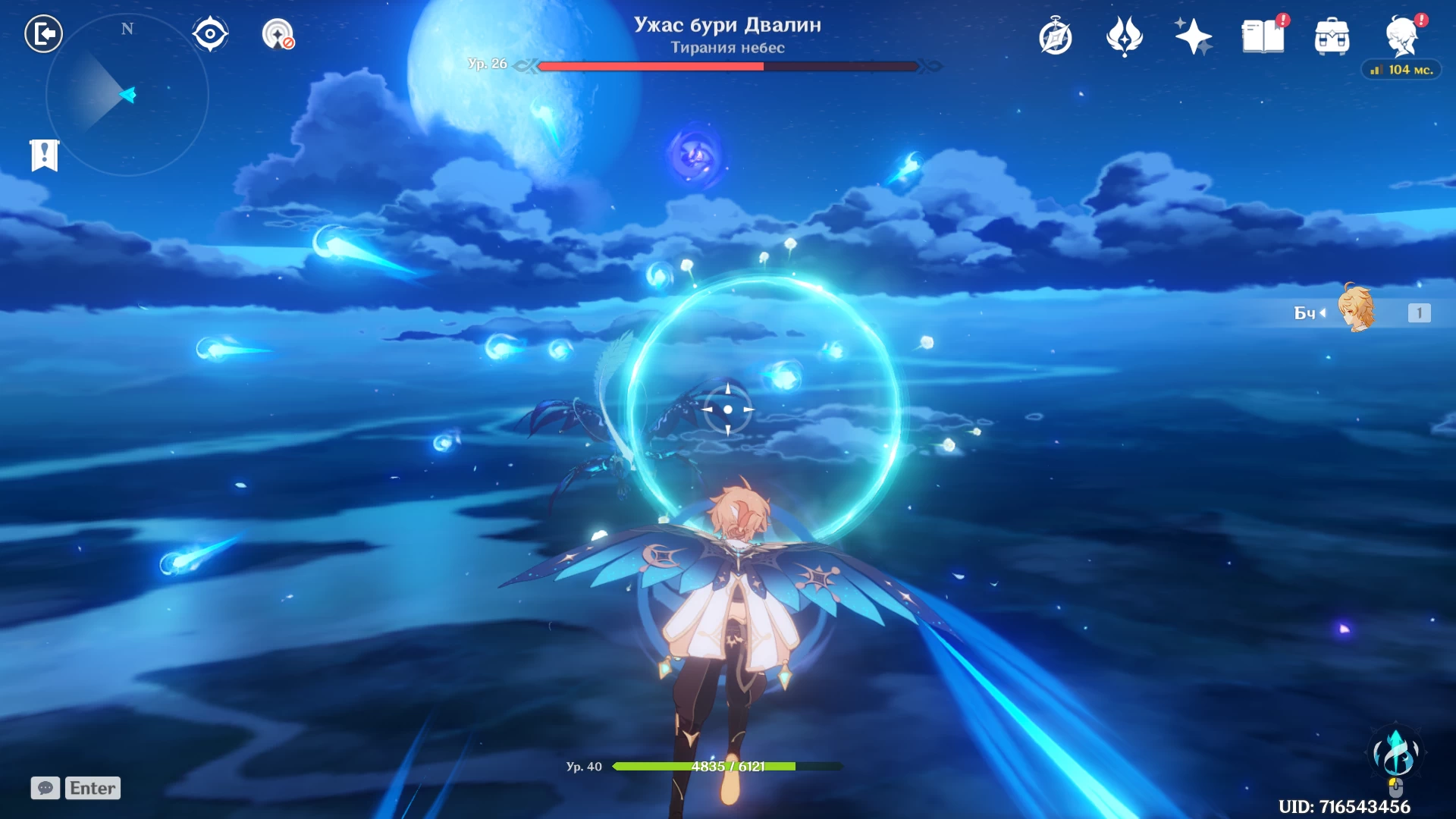The width and height of the screenshot is (1456, 819).
Task: Open the circular minimap
Action: (x=127, y=96)
